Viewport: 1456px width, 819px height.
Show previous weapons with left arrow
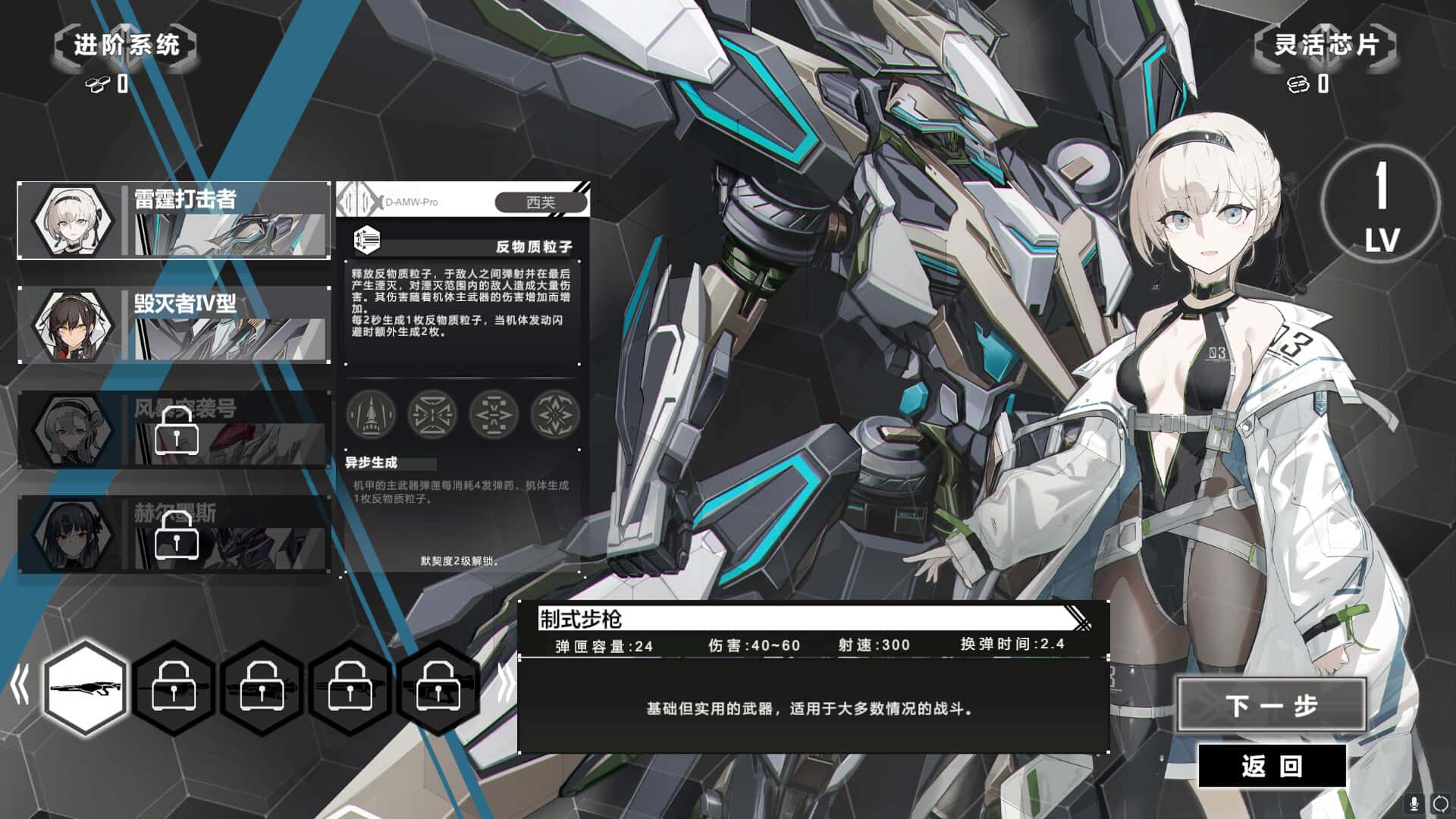tap(20, 686)
